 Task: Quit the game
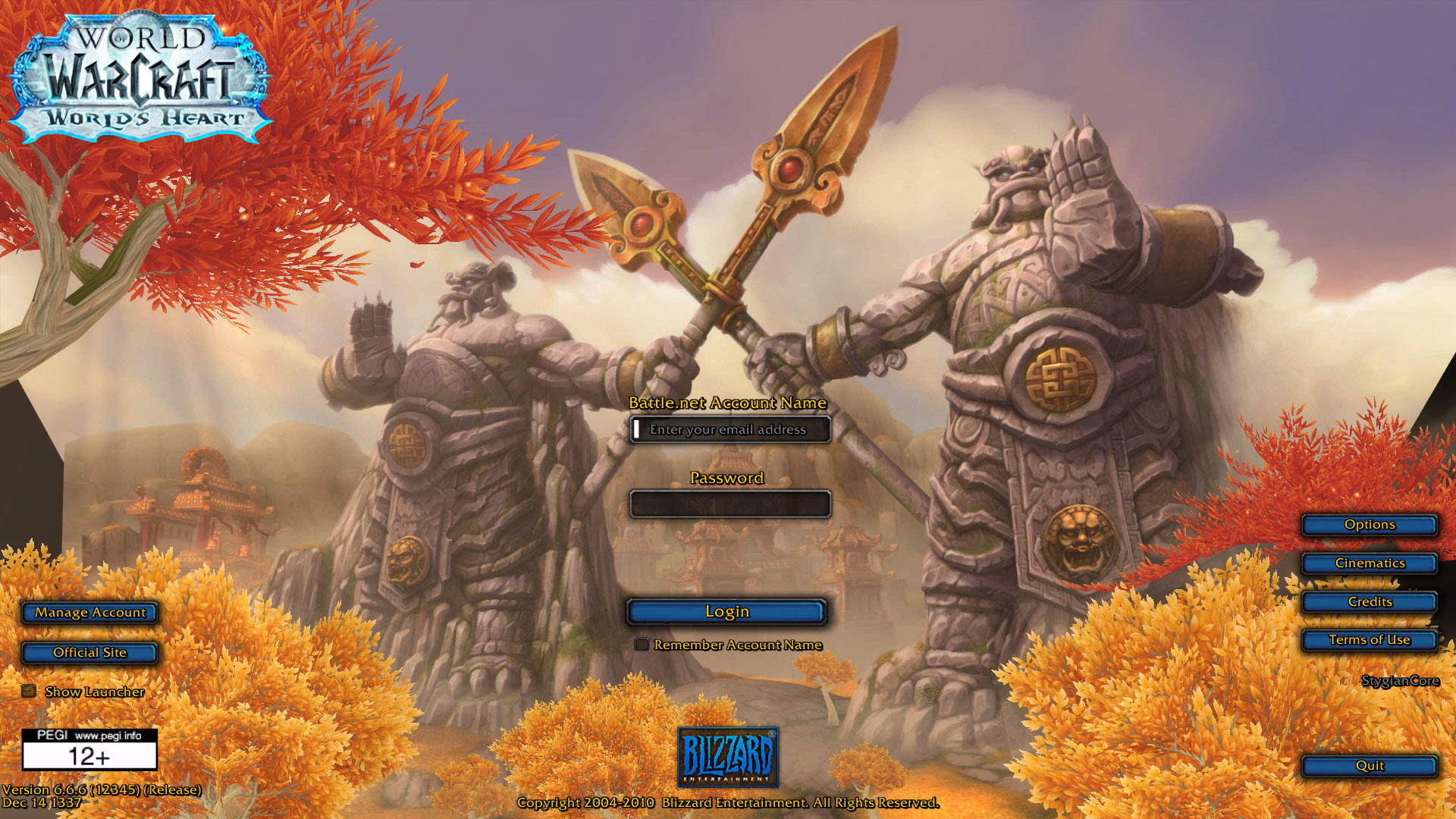[x=1369, y=765]
